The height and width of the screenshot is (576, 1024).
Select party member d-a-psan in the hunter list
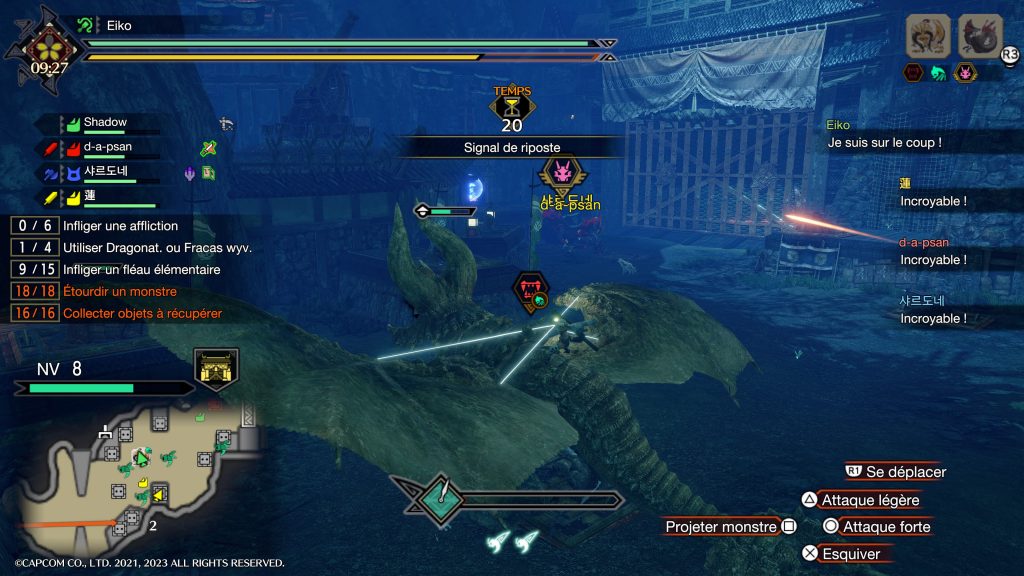[107, 148]
